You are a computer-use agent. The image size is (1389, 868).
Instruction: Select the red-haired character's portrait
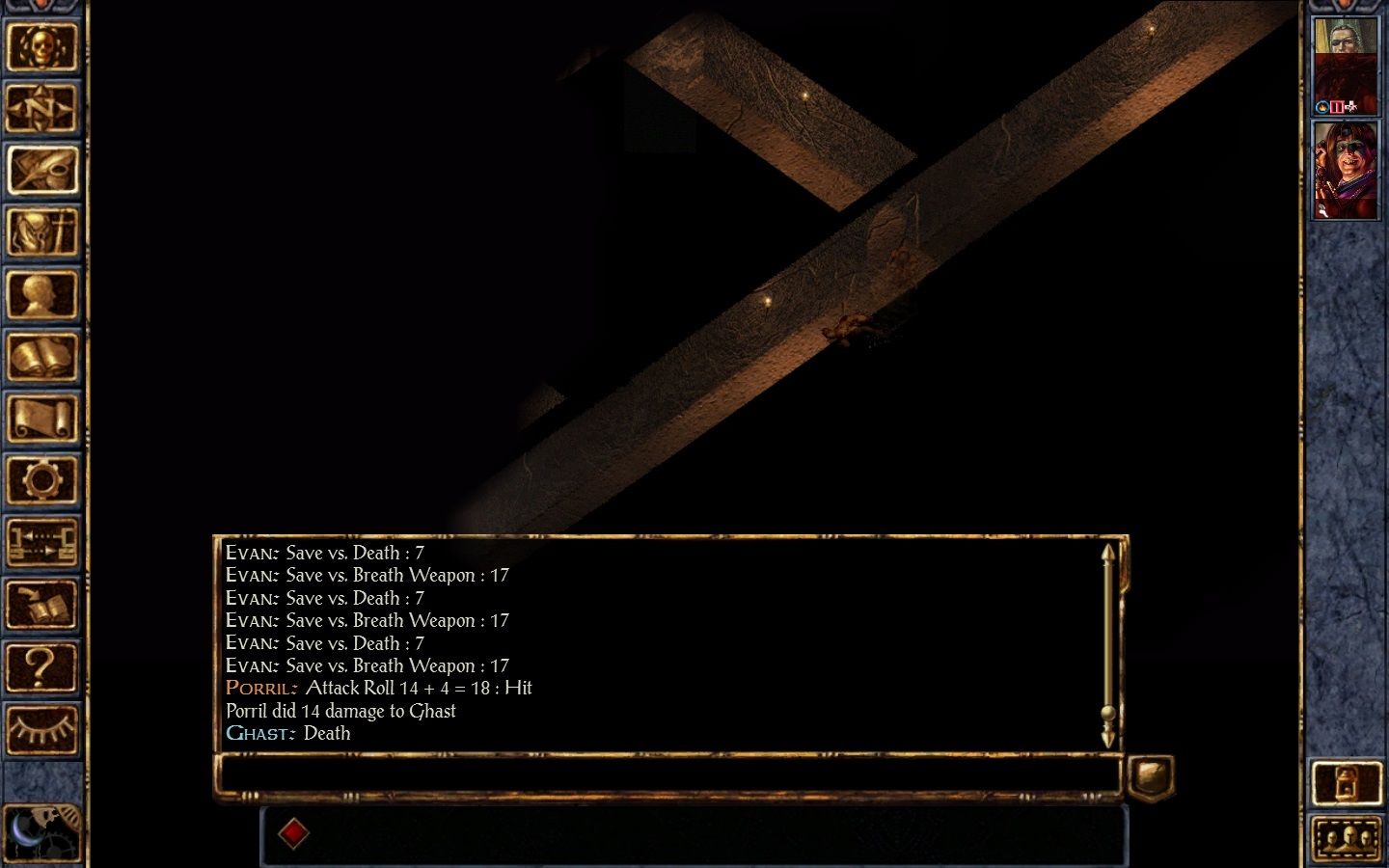click(x=1347, y=169)
